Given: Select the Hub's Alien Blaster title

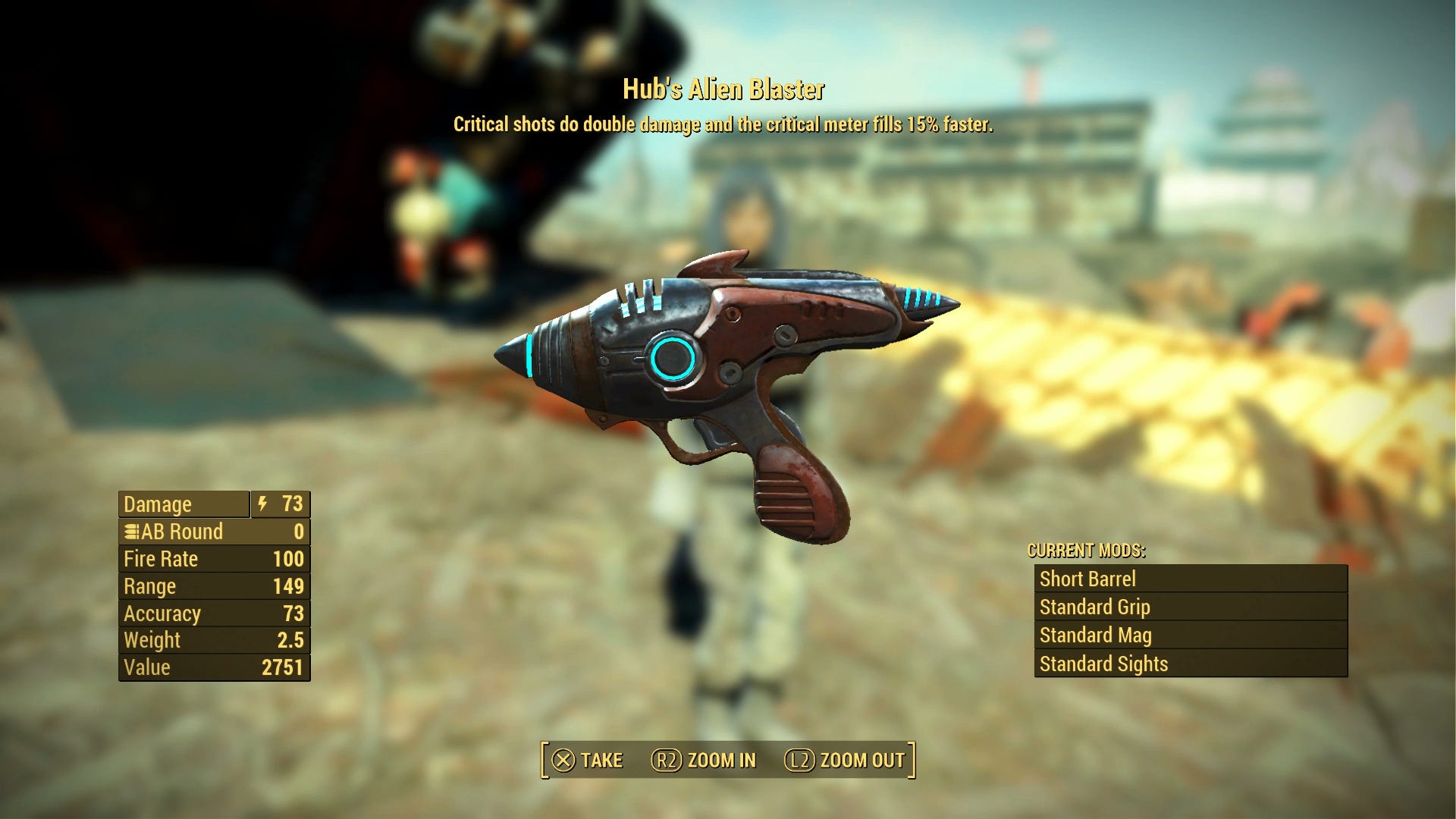Looking at the screenshot, I should click(724, 89).
